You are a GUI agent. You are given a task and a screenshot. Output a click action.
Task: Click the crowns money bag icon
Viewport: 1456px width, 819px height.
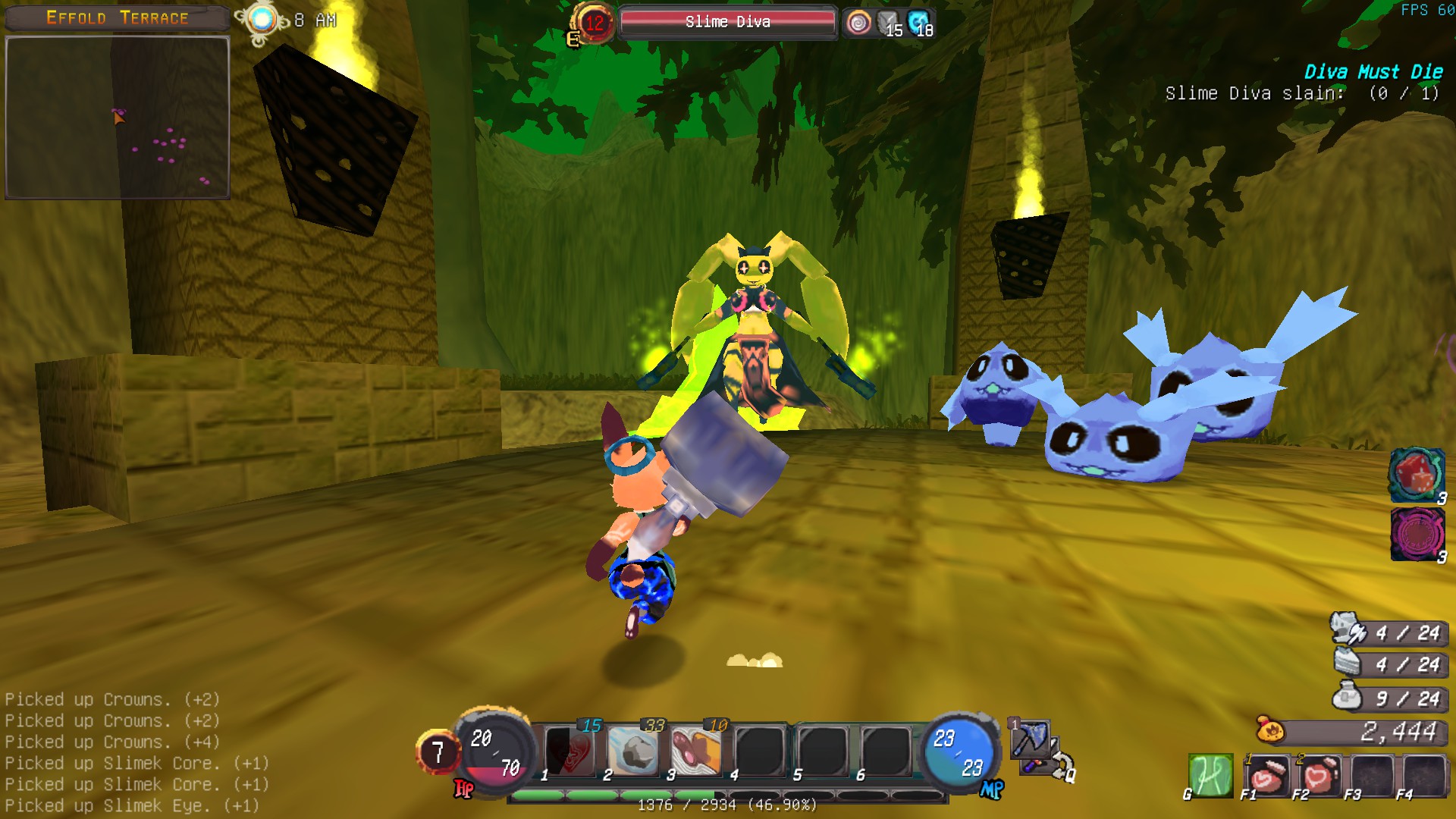click(1270, 731)
